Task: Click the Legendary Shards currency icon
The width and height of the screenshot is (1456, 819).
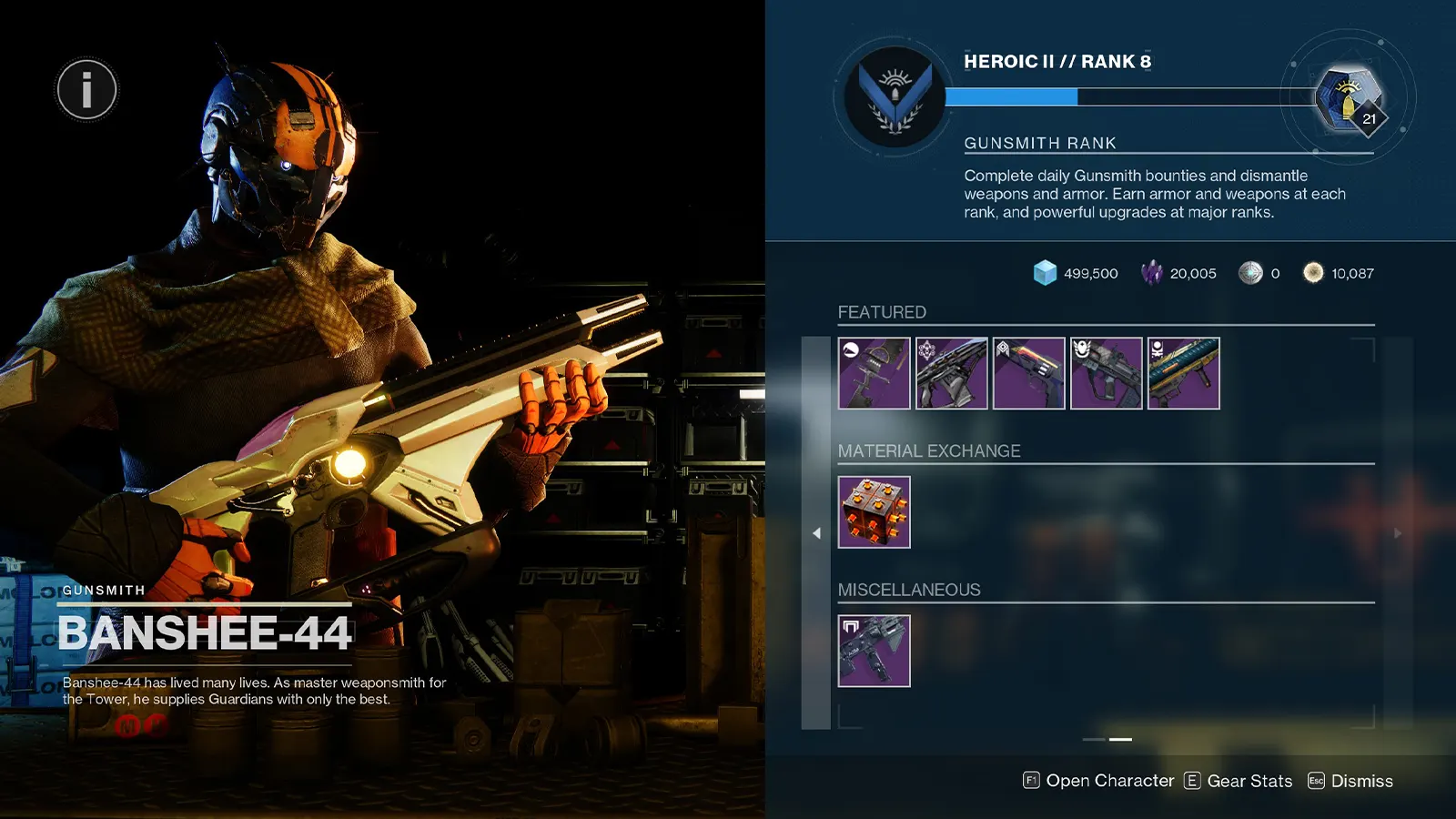Action: [1153, 273]
